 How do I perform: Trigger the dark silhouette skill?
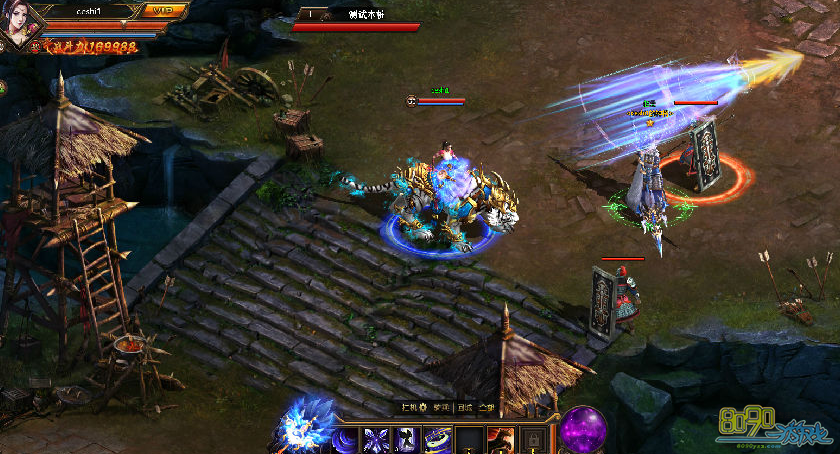pyautogui.click(x=407, y=440)
